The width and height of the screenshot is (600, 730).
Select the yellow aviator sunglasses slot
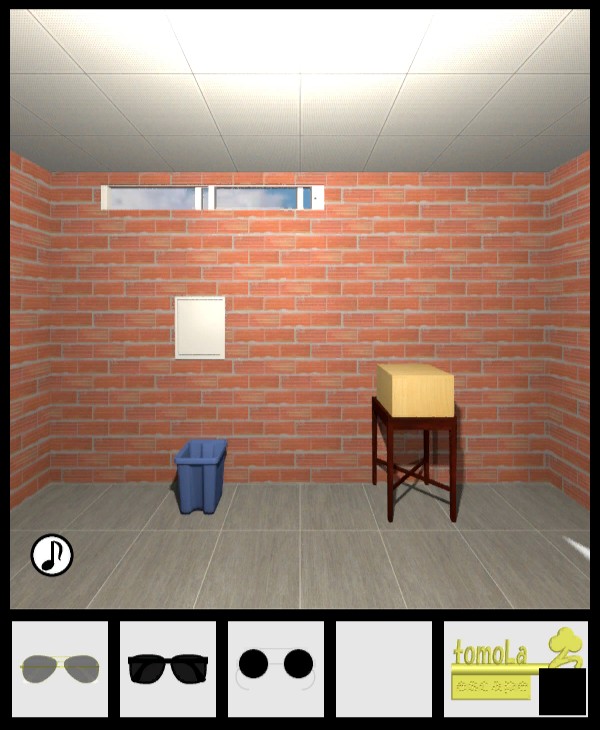(60, 668)
